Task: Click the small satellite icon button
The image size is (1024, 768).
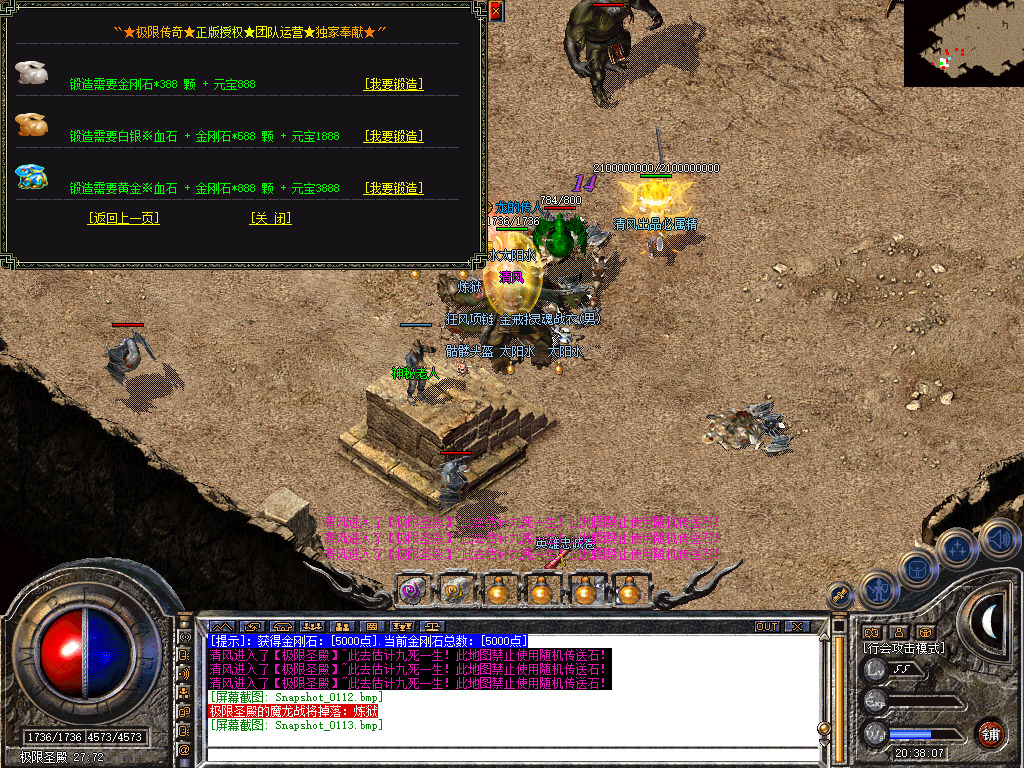Action: coord(840,595)
